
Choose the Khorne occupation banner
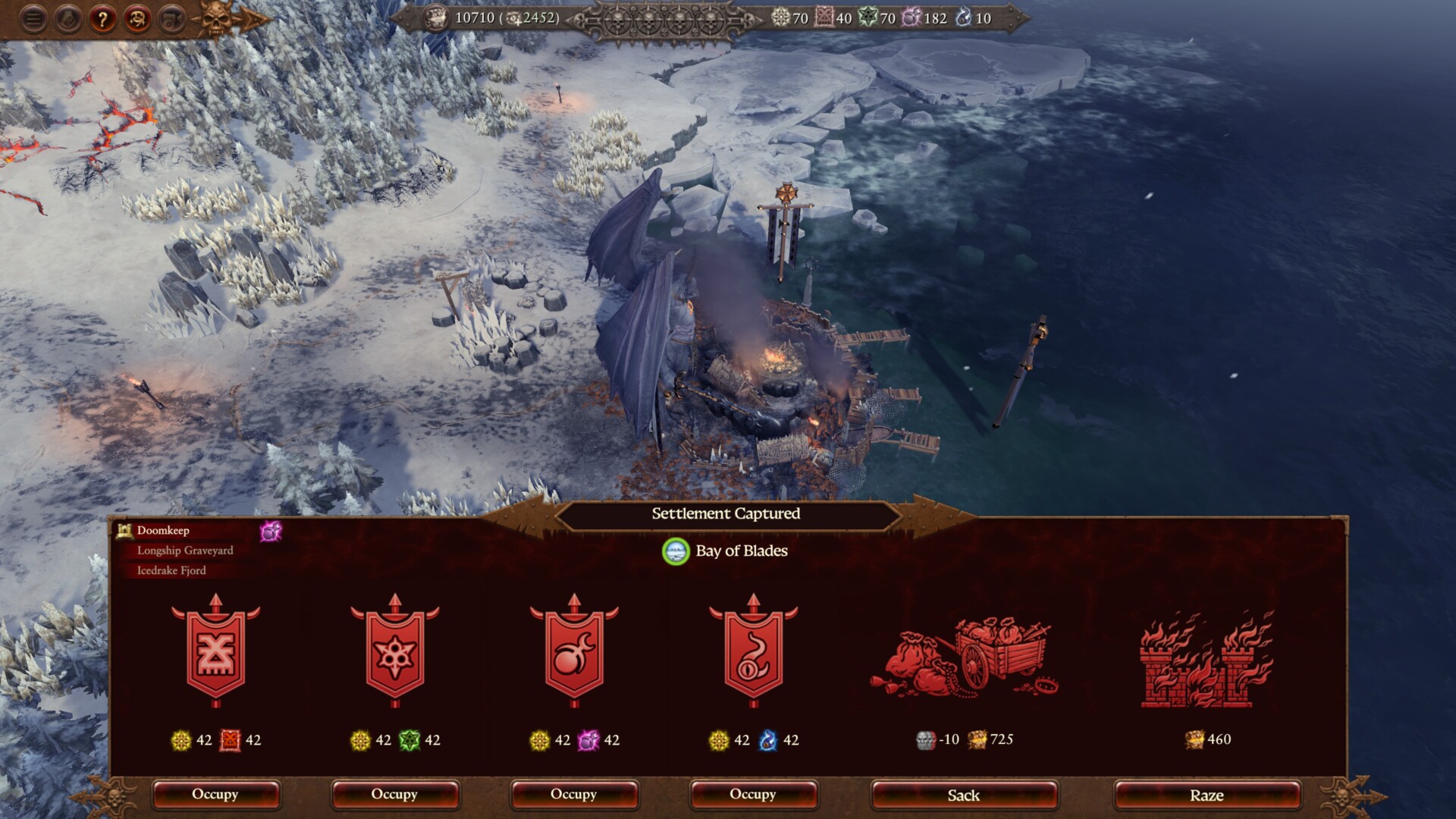click(216, 652)
